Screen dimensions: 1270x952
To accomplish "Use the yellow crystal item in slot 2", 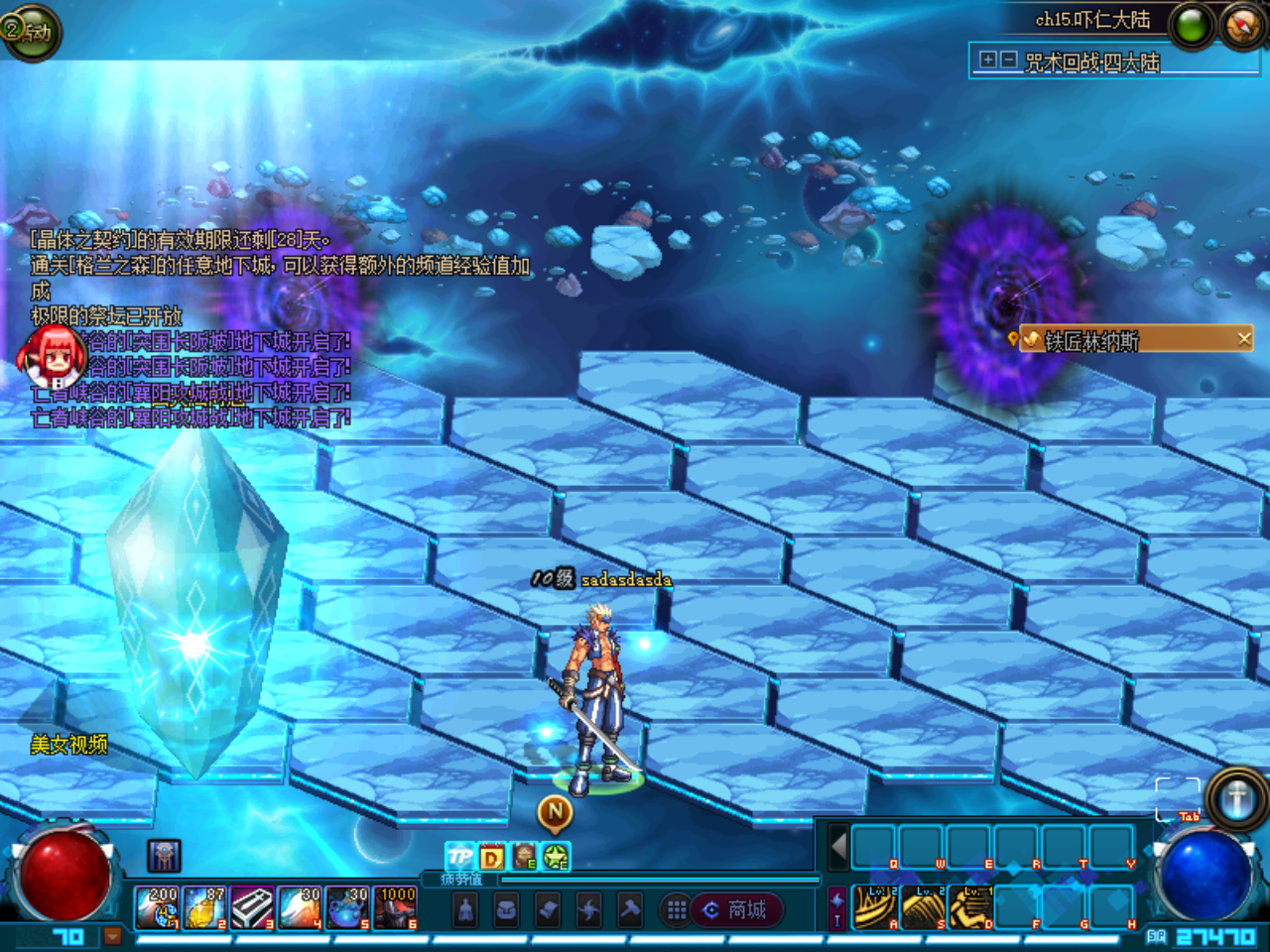I will click(x=204, y=907).
